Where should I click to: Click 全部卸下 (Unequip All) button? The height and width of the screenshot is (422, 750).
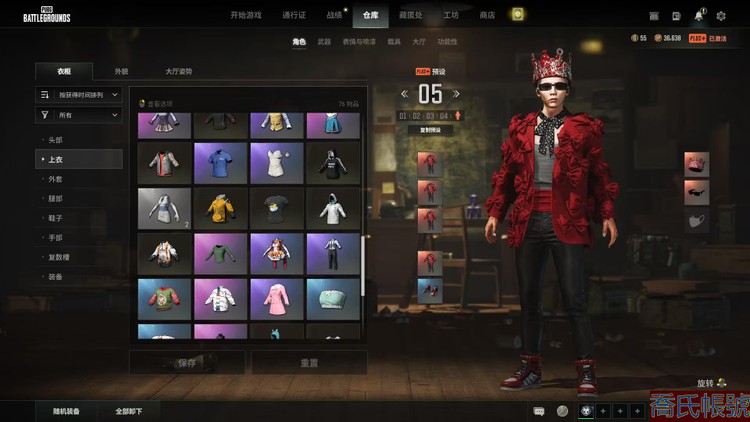click(129, 411)
